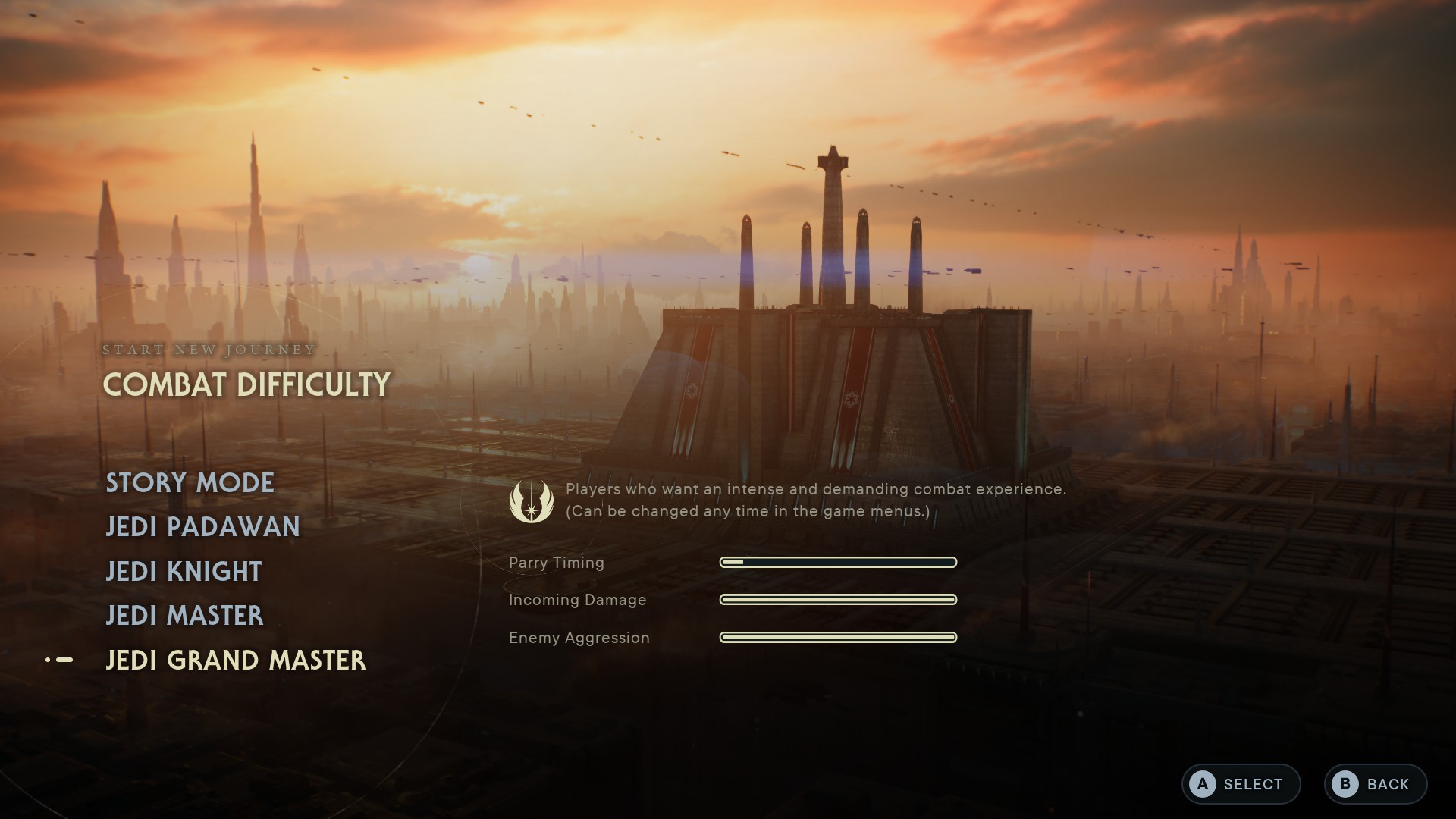Screen dimensions: 1456x819
Task: Go back with the Back button
Action: (x=1375, y=784)
